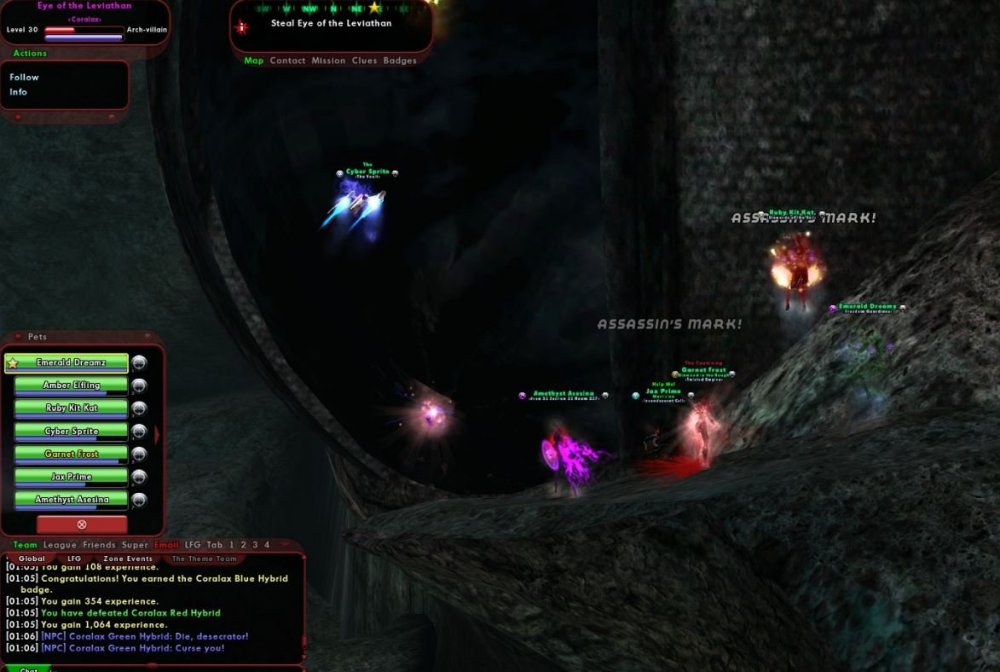
Task: Target teammate Cyber Sprite in the list
Action: point(70,431)
